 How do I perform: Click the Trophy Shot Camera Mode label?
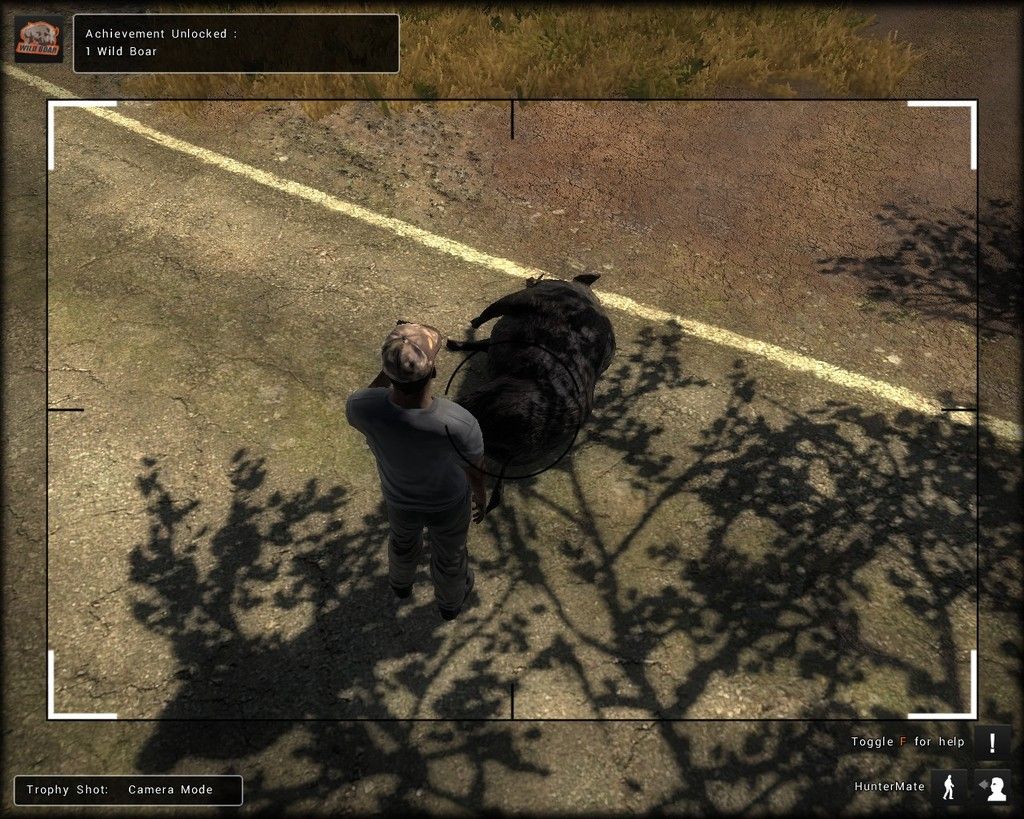coord(128,790)
